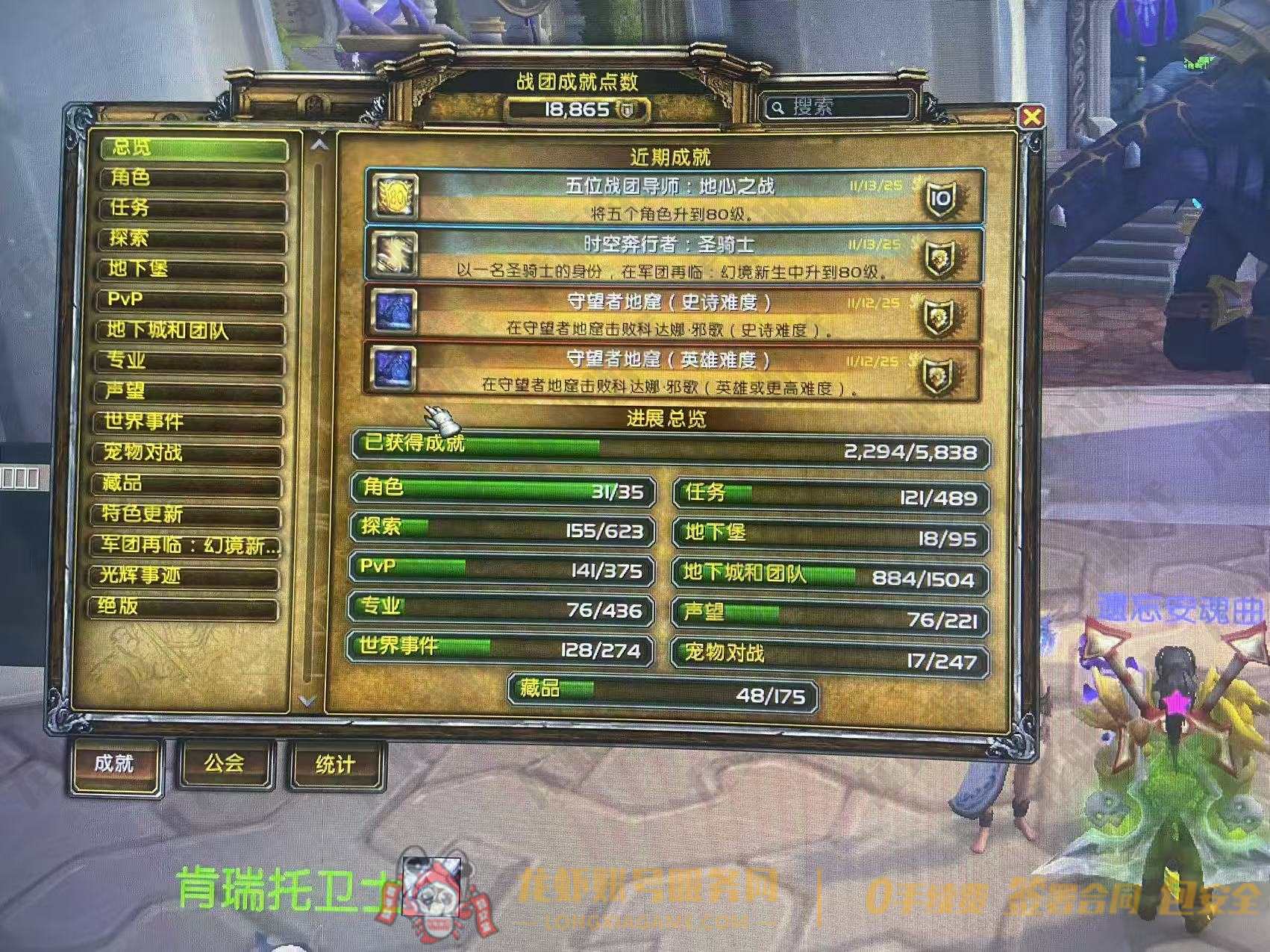Image resolution: width=1270 pixels, height=952 pixels.
Task: Click the shield showing 10 points
Action: click(942, 198)
